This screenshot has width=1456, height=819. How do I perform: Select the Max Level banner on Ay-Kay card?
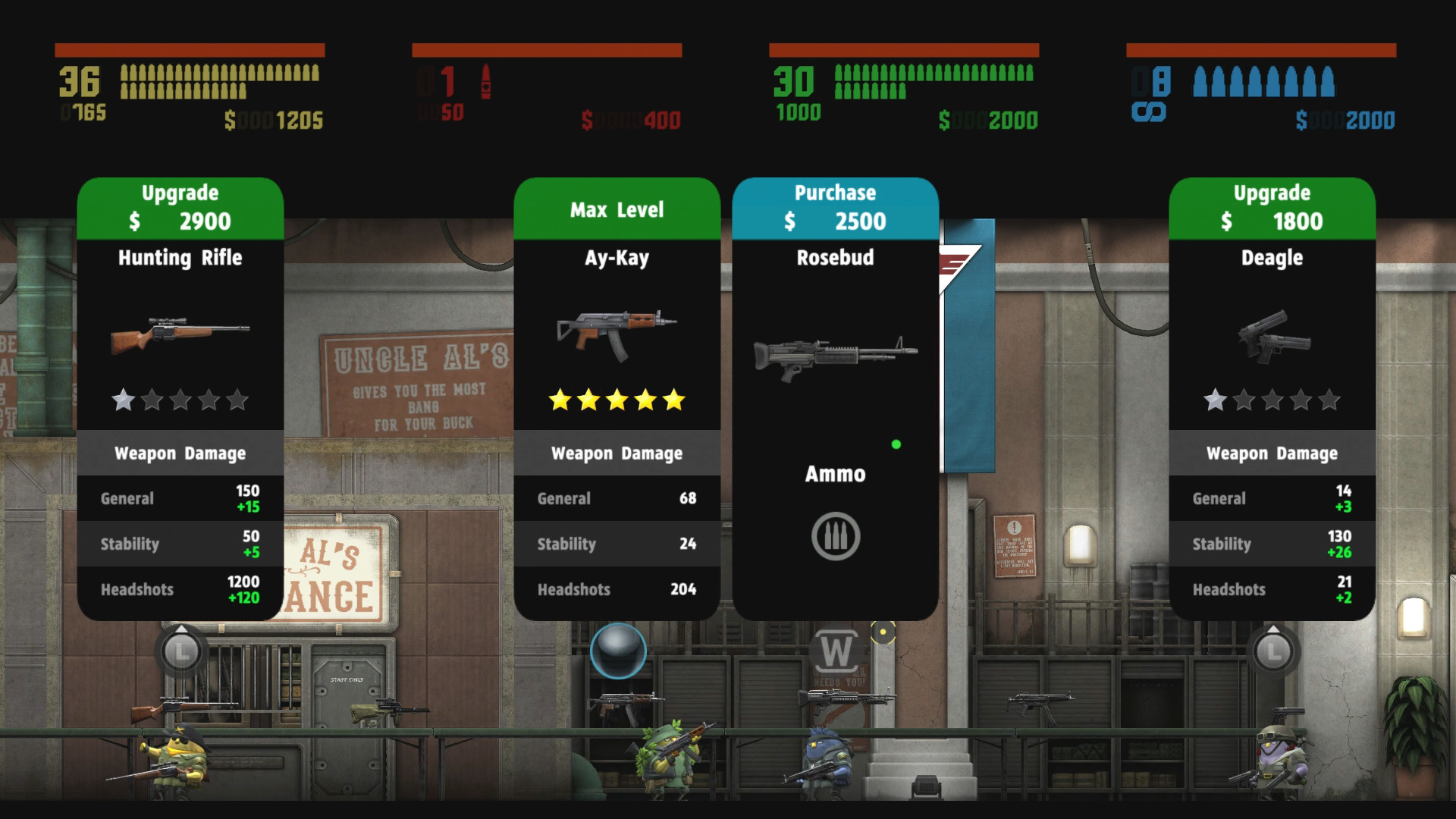tap(617, 209)
